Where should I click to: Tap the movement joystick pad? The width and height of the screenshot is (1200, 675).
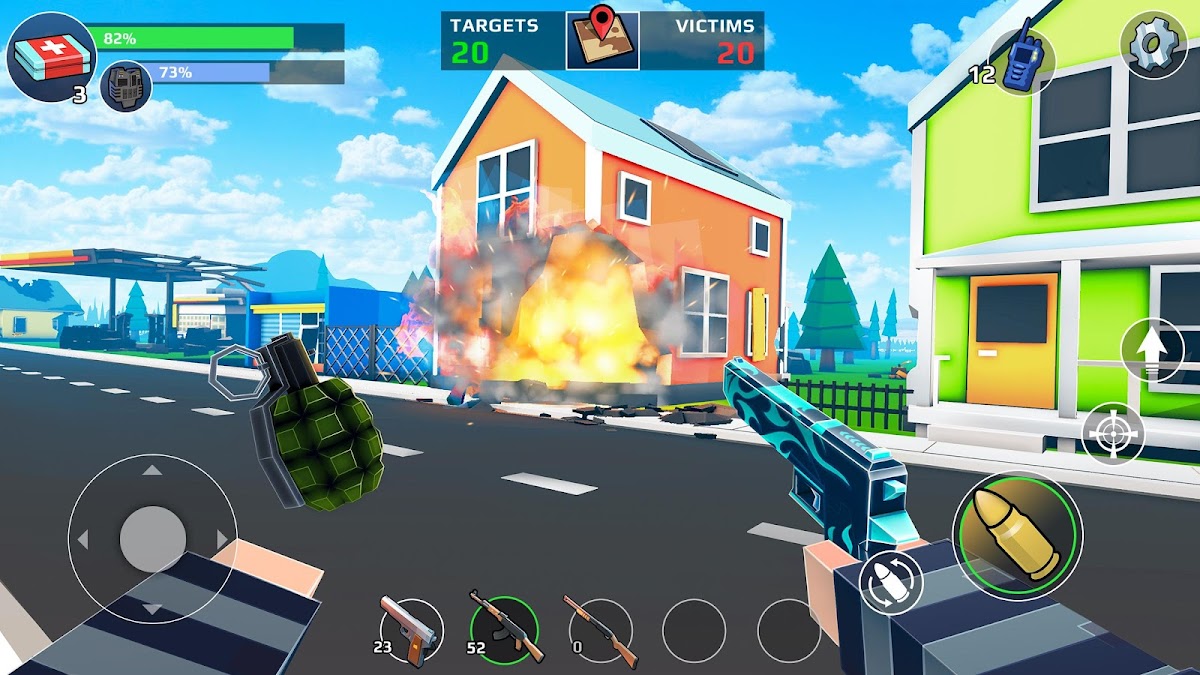pyautogui.click(x=152, y=539)
